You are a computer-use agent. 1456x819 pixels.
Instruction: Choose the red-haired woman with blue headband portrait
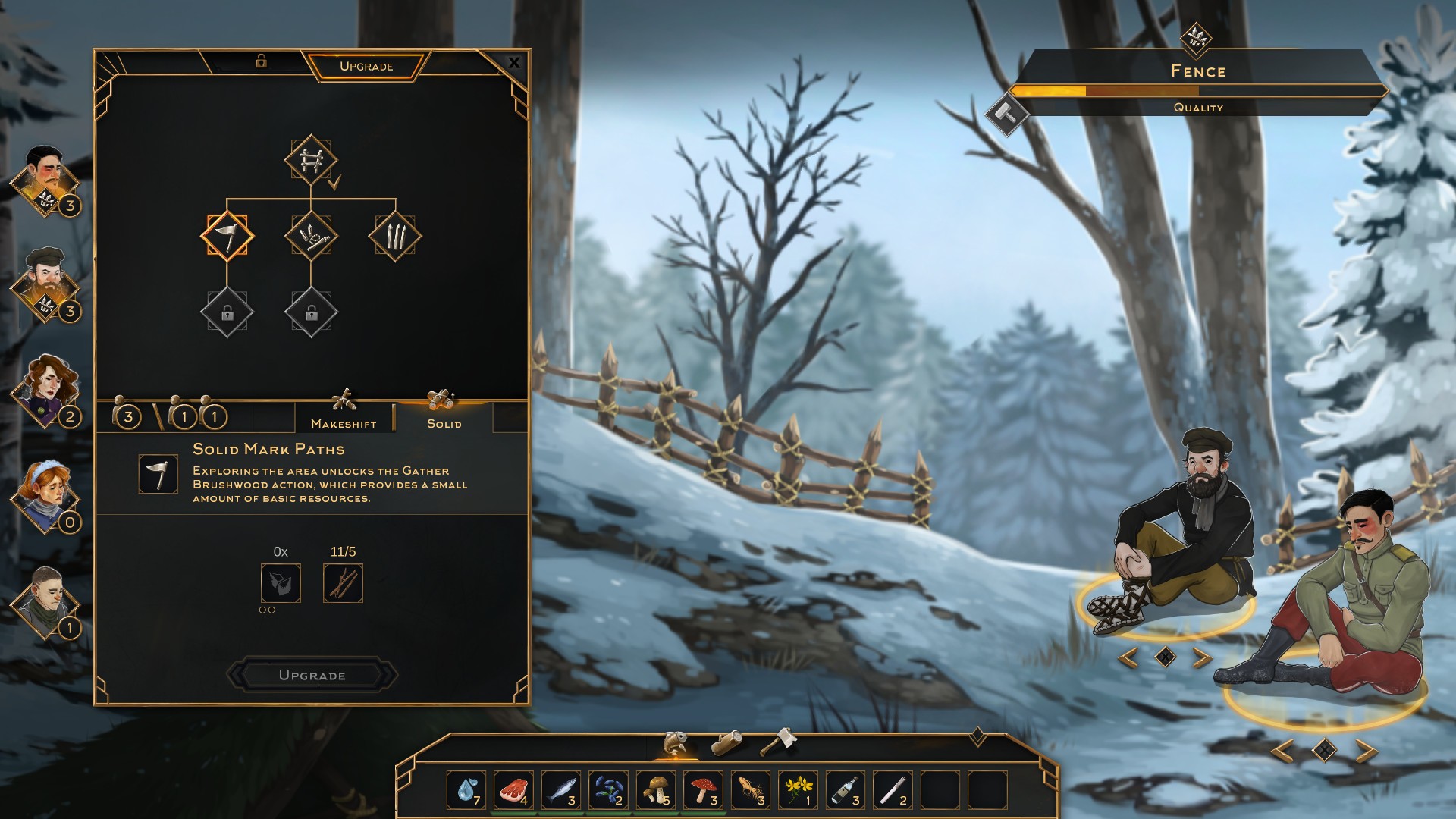pyautogui.click(x=47, y=497)
